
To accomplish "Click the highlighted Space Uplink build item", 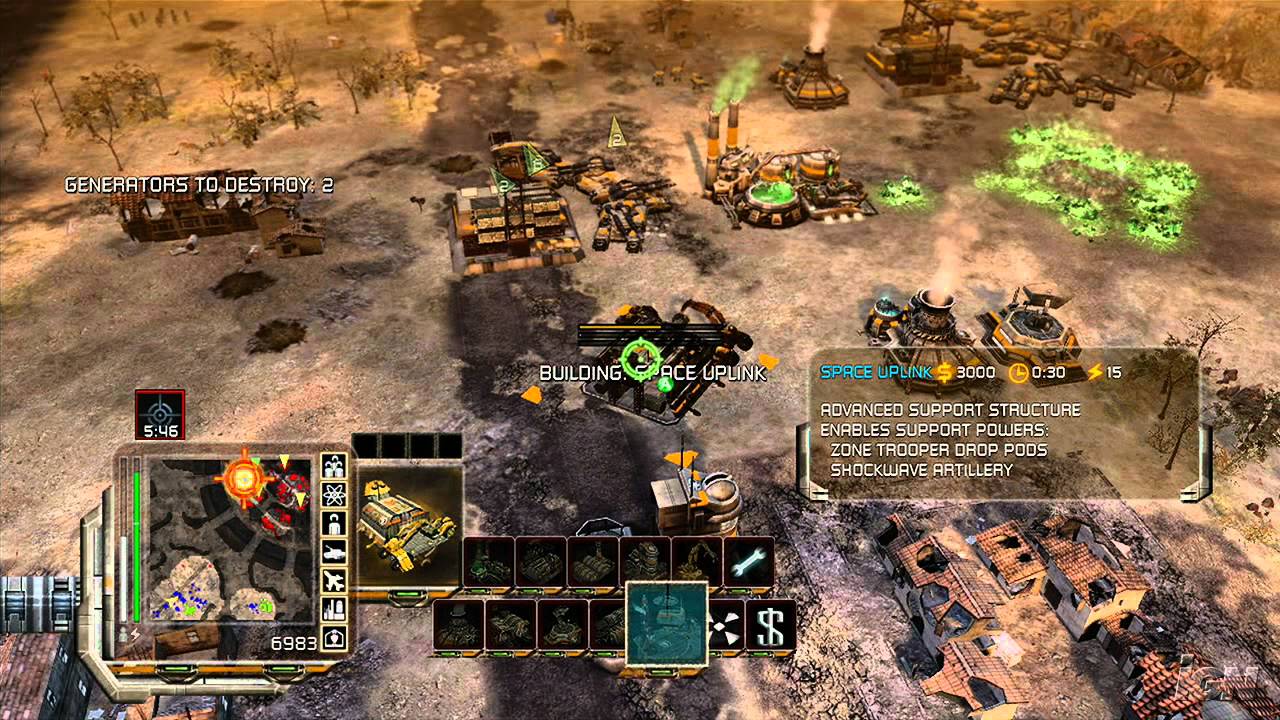I will click(x=666, y=622).
